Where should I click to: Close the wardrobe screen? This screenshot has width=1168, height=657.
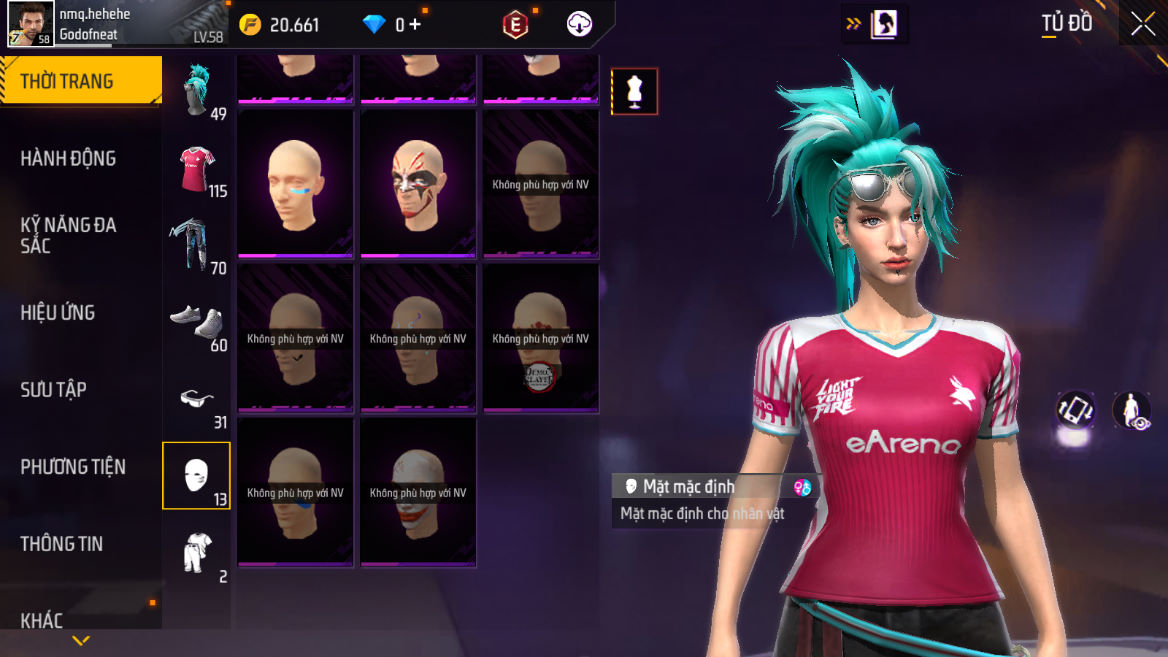coord(1143,24)
